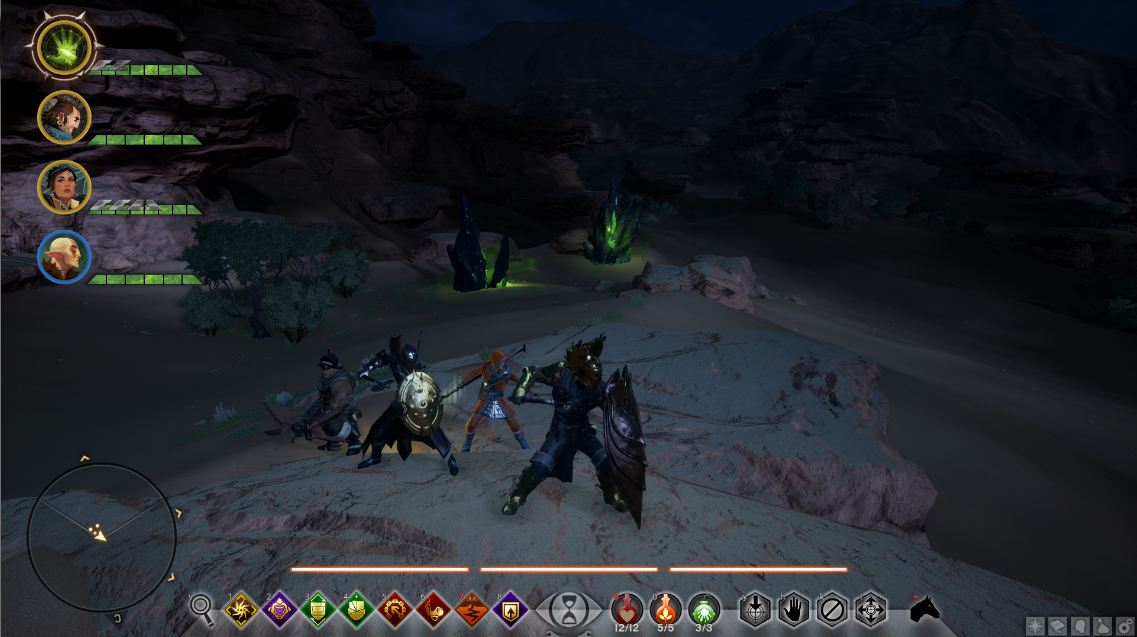The height and width of the screenshot is (637, 1137).
Task: Use the purple upward arrow ability
Action: pos(510,608)
